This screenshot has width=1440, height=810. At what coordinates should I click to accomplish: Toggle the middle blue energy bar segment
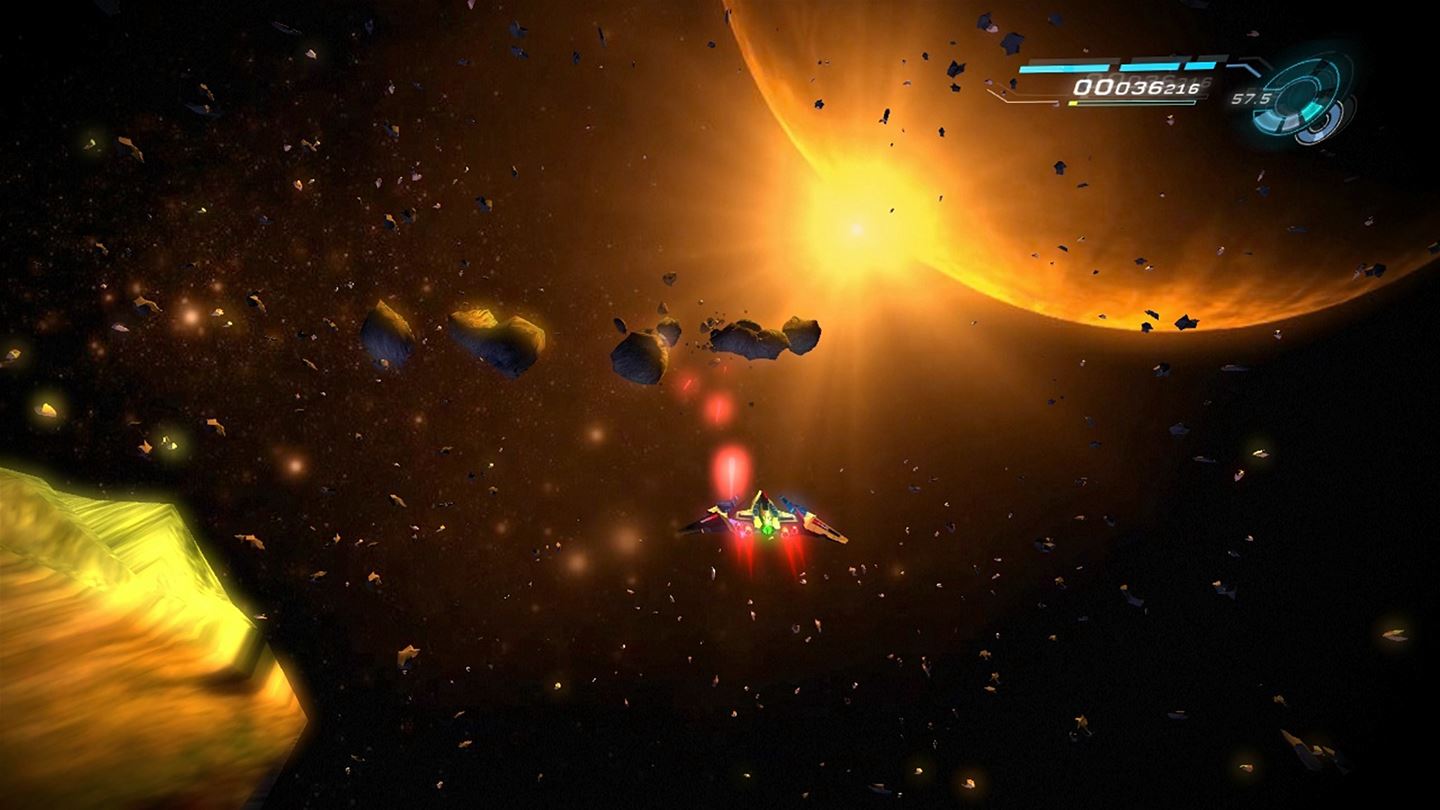(1148, 66)
